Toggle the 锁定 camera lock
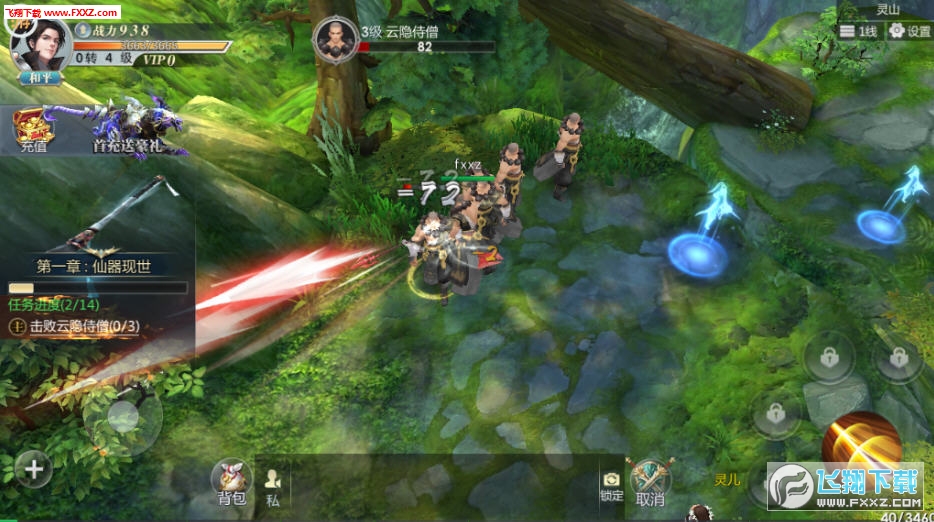The image size is (934, 522). coord(611,486)
